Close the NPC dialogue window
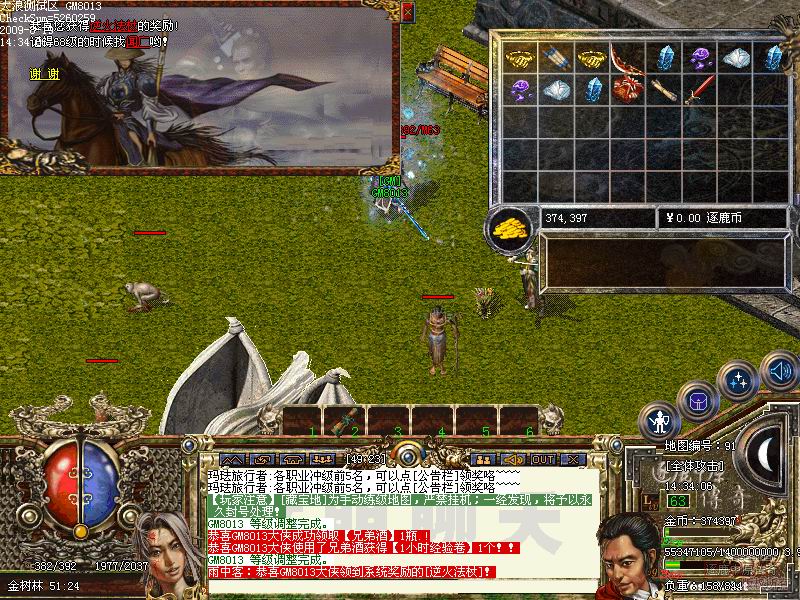 pyautogui.click(x=407, y=12)
